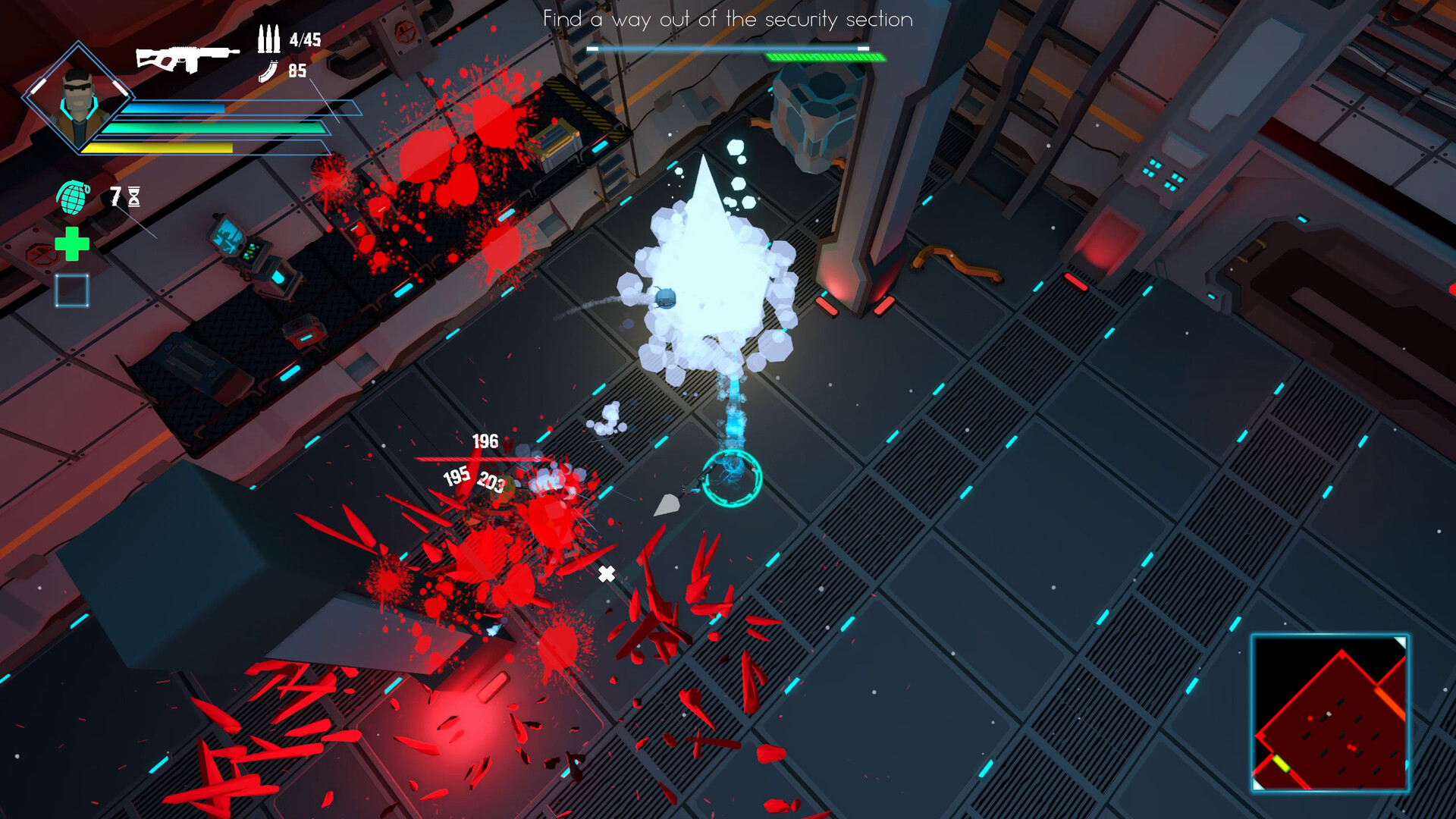Click the hourglass icon next to the grenade count
The width and height of the screenshot is (1456, 819).
(134, 196)
